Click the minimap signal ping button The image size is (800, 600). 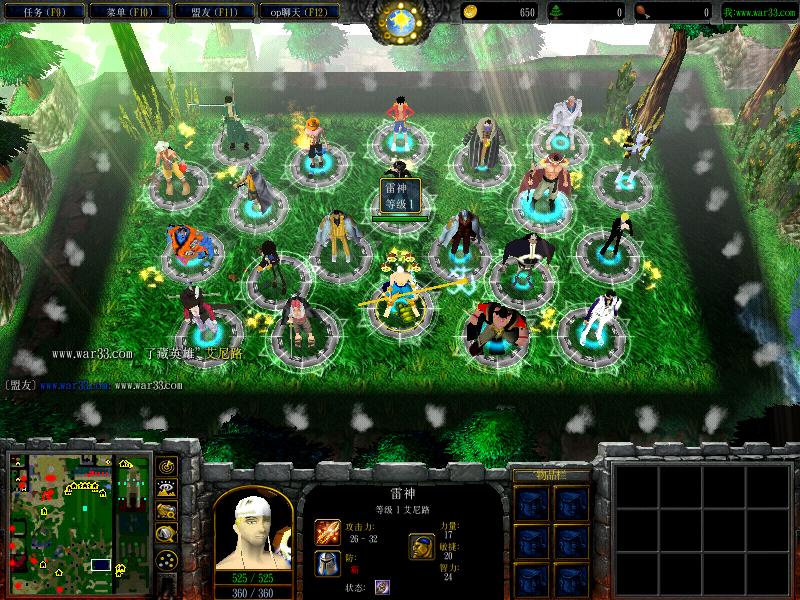166,466
